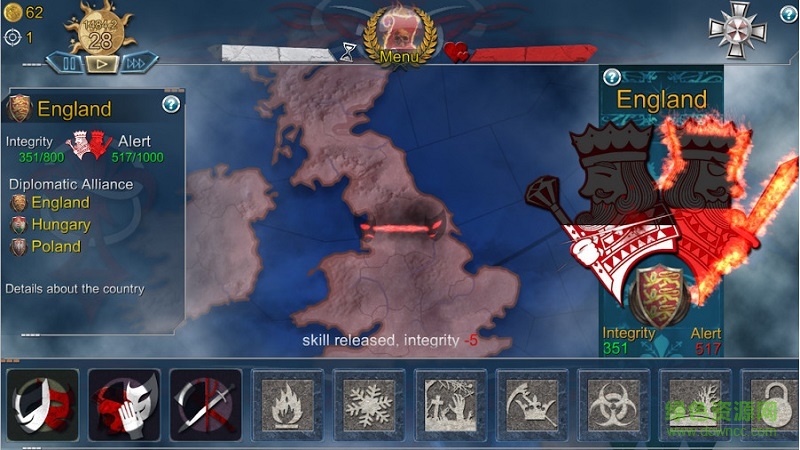Select the snowflake skill
Image resolution: width=800 pixels, height=450 pixels.
point(367,405)
